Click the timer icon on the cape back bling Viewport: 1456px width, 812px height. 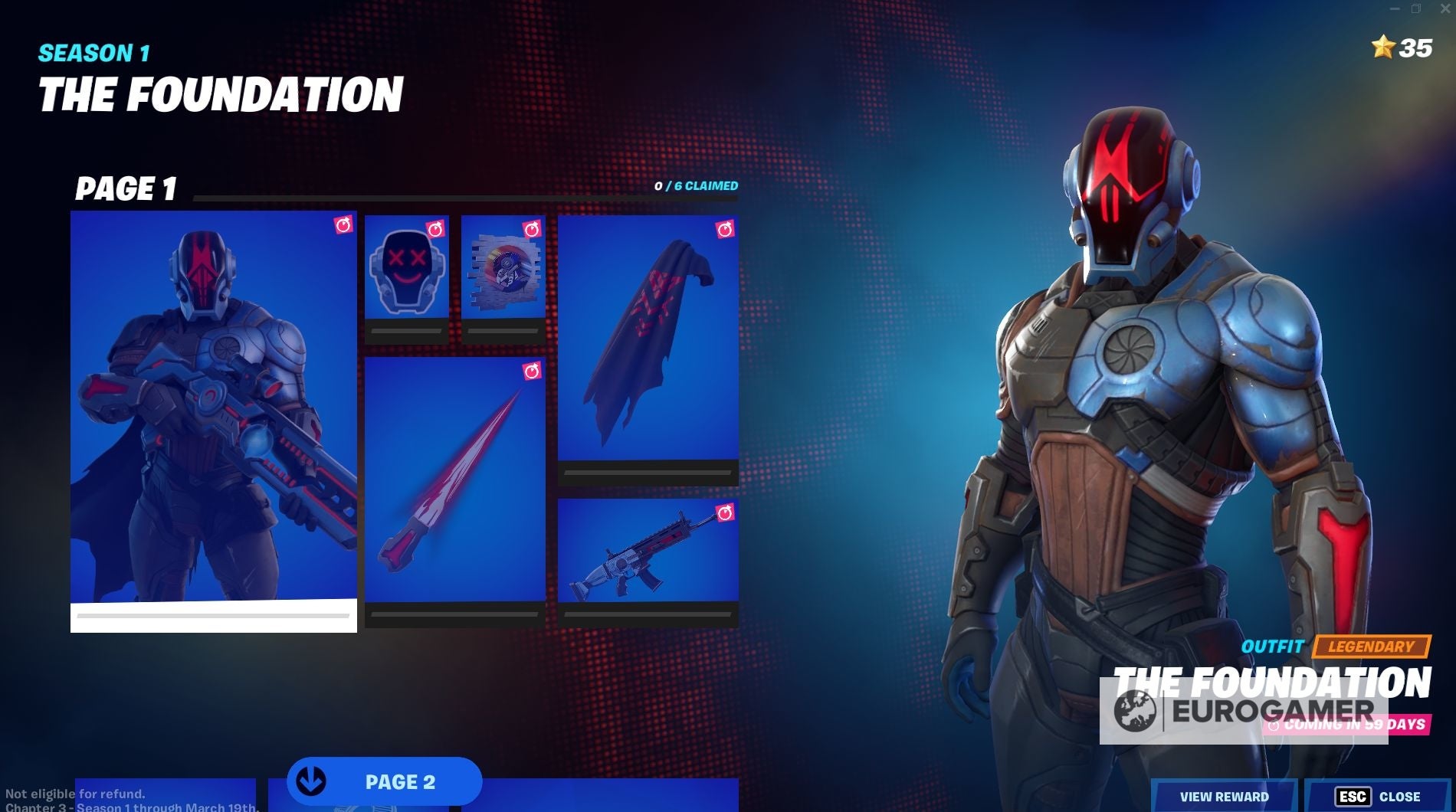coord(725,227)
